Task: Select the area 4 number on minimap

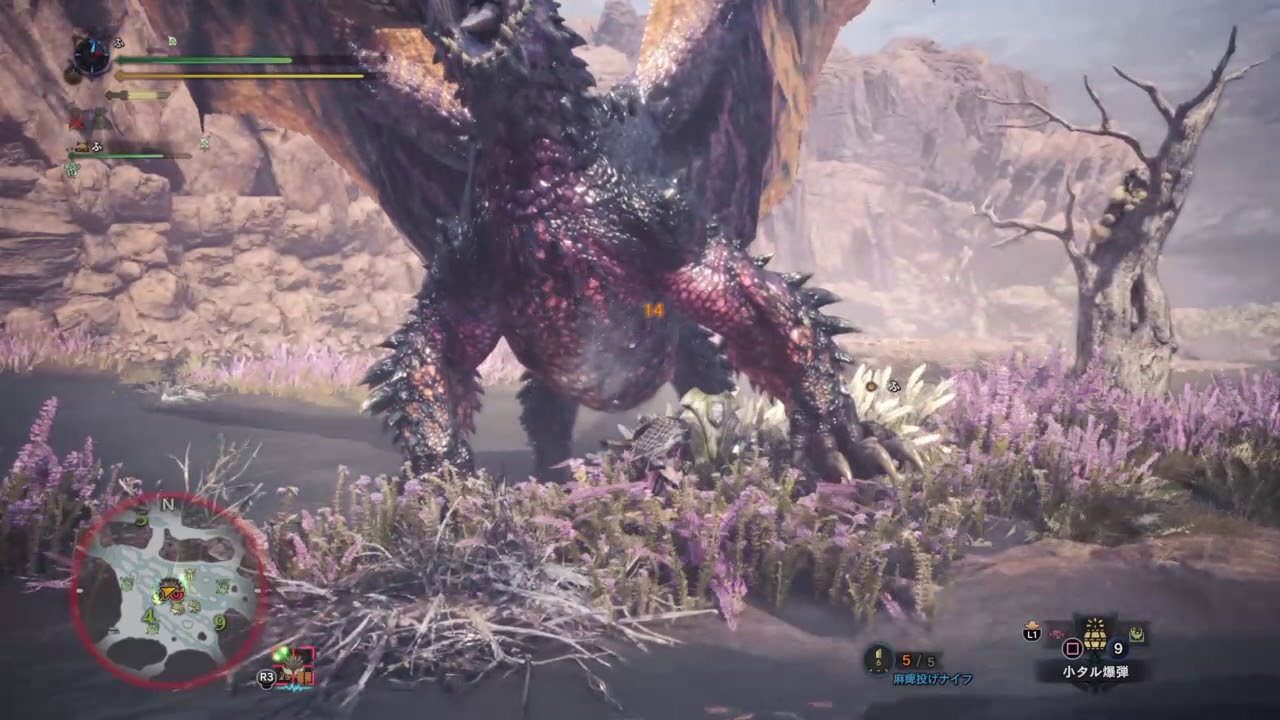Action: tap(148, 617)
